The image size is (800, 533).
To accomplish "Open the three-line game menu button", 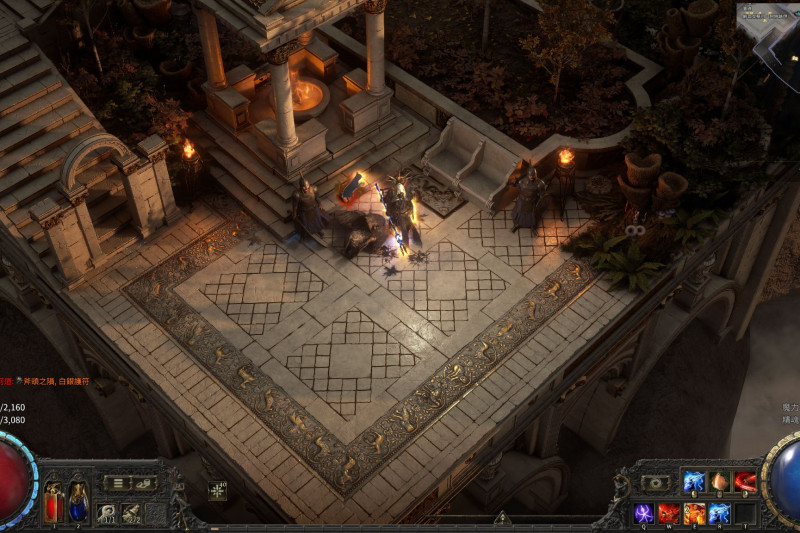I will pyautogui.click(x=116, y=483).
